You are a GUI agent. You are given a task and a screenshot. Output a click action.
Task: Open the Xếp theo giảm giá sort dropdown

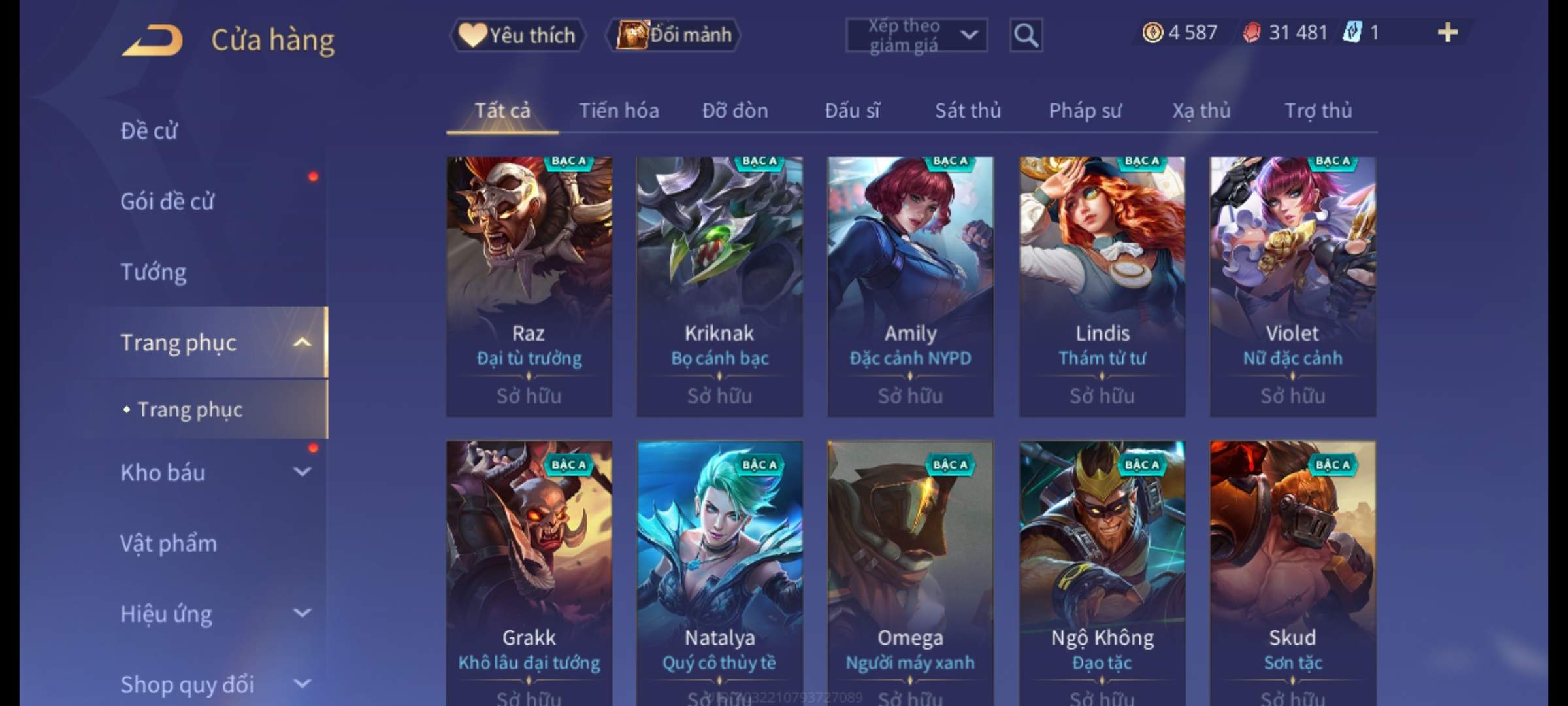pos(916,35)
